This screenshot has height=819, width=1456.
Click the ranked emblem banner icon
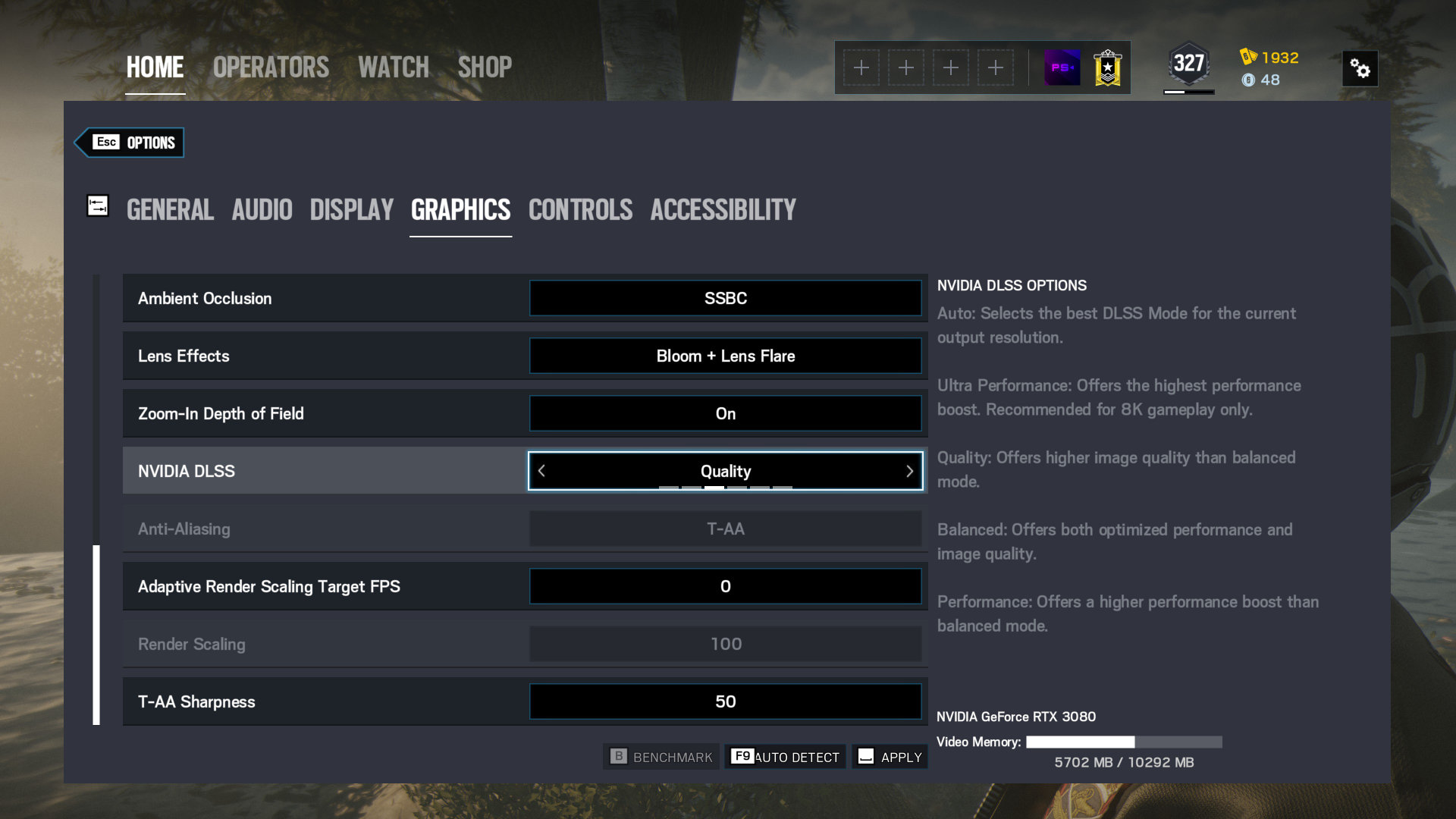click(1107, 67)
